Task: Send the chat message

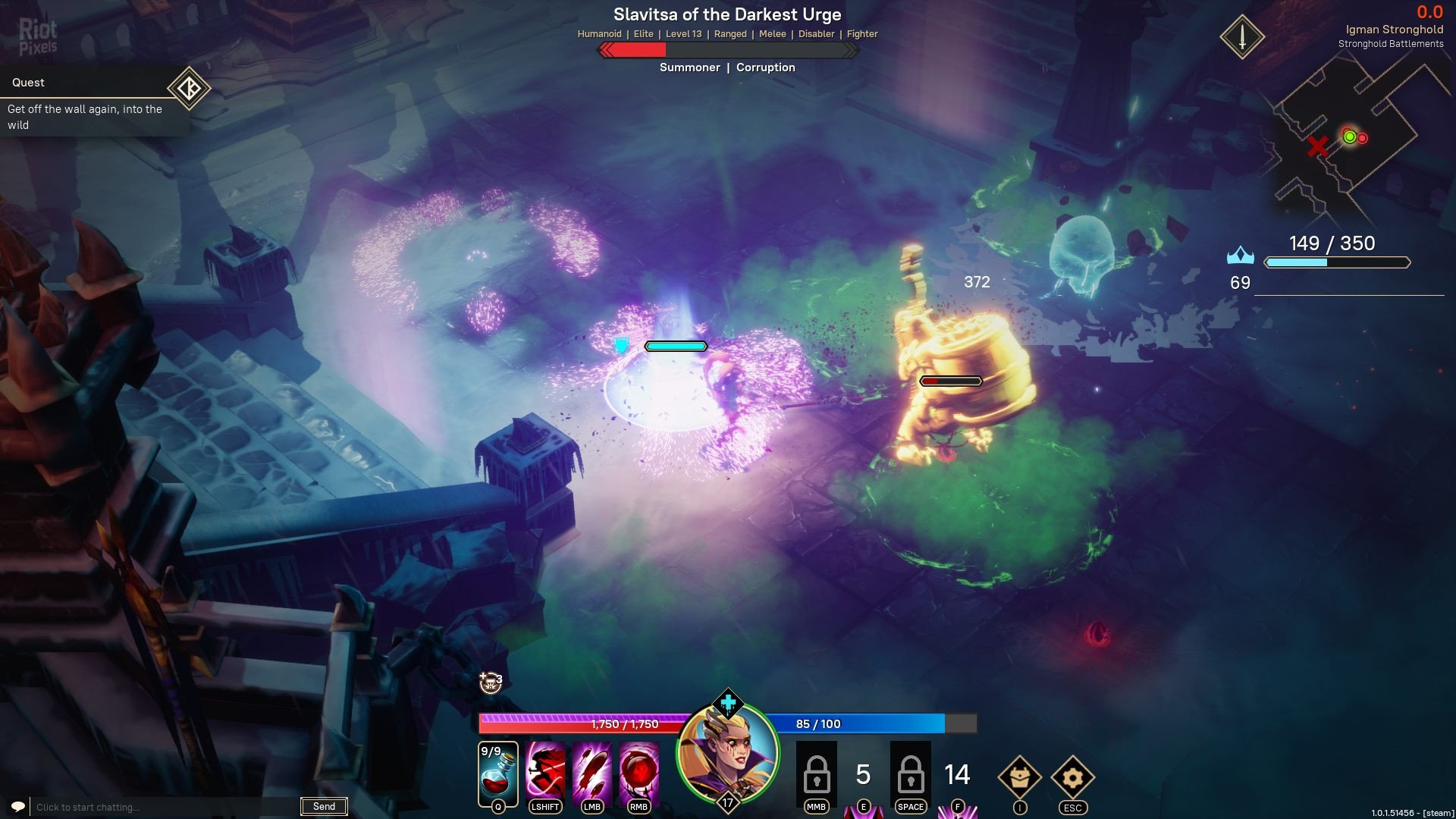Action: click(x=324, y=806)
